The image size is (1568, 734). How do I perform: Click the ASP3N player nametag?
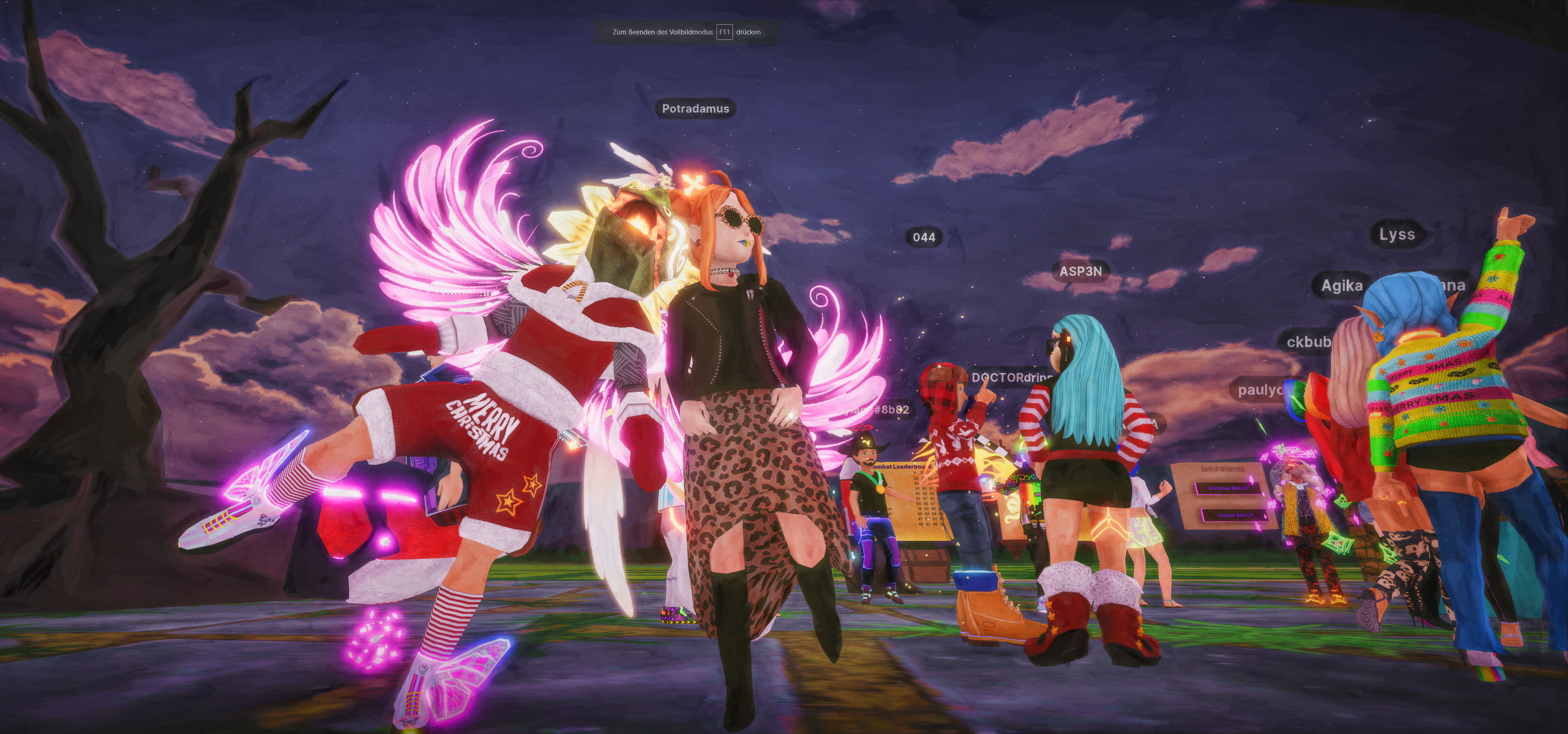[1080, 272]
